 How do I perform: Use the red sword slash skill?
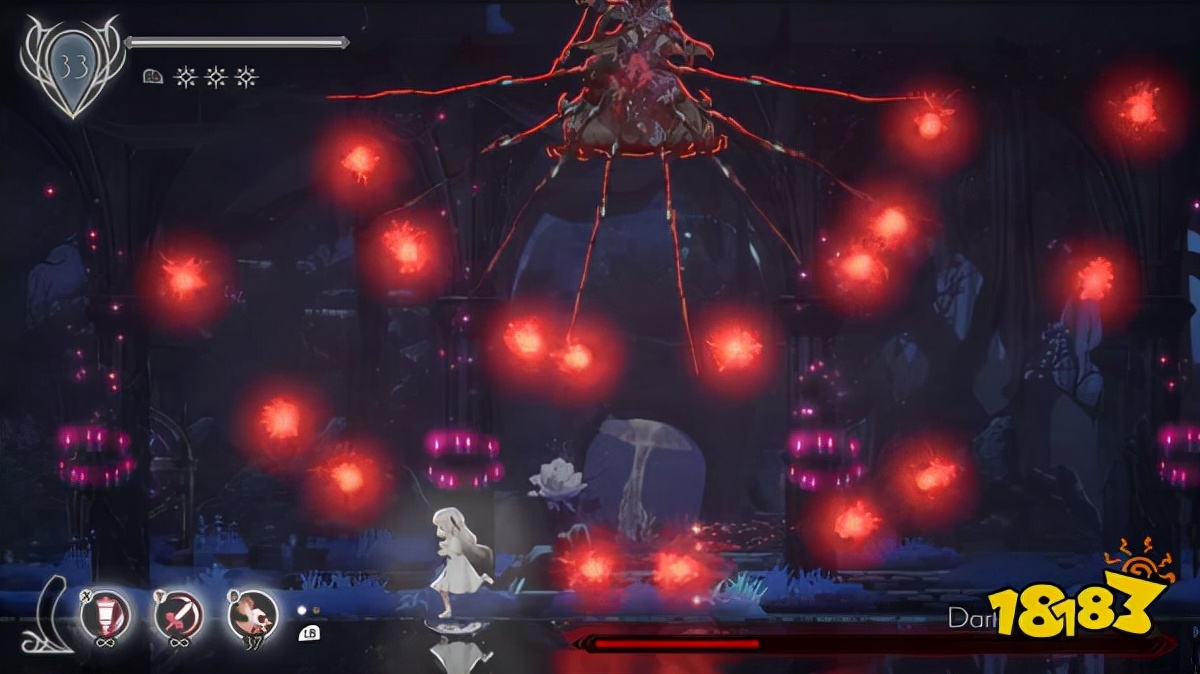click(179, 612)
